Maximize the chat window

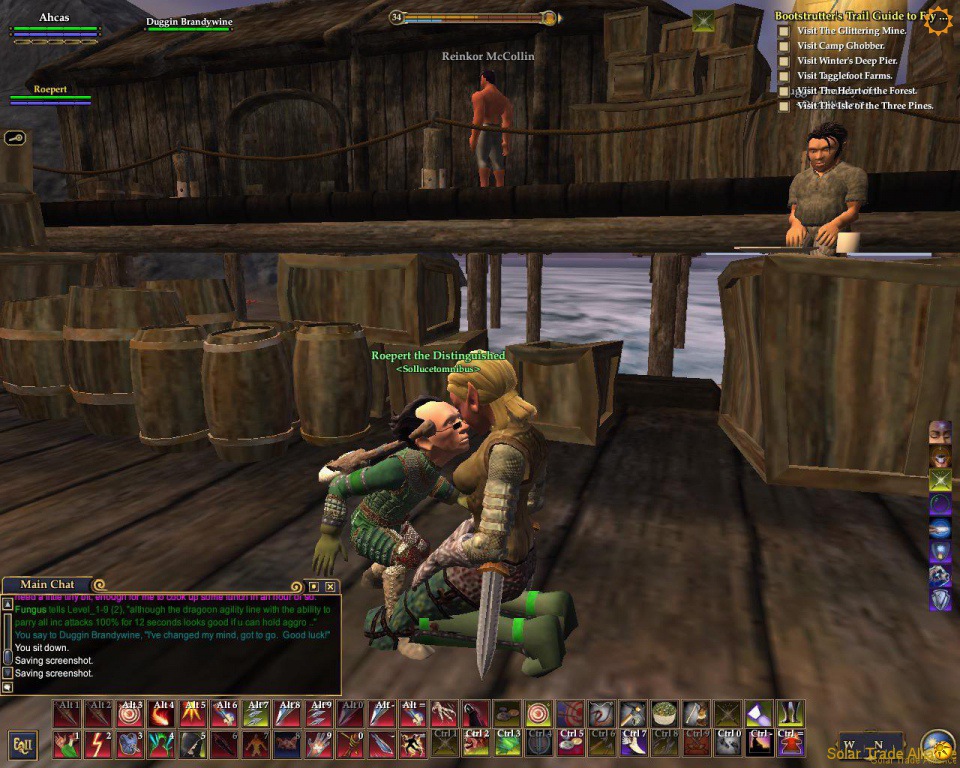(313, 586)
